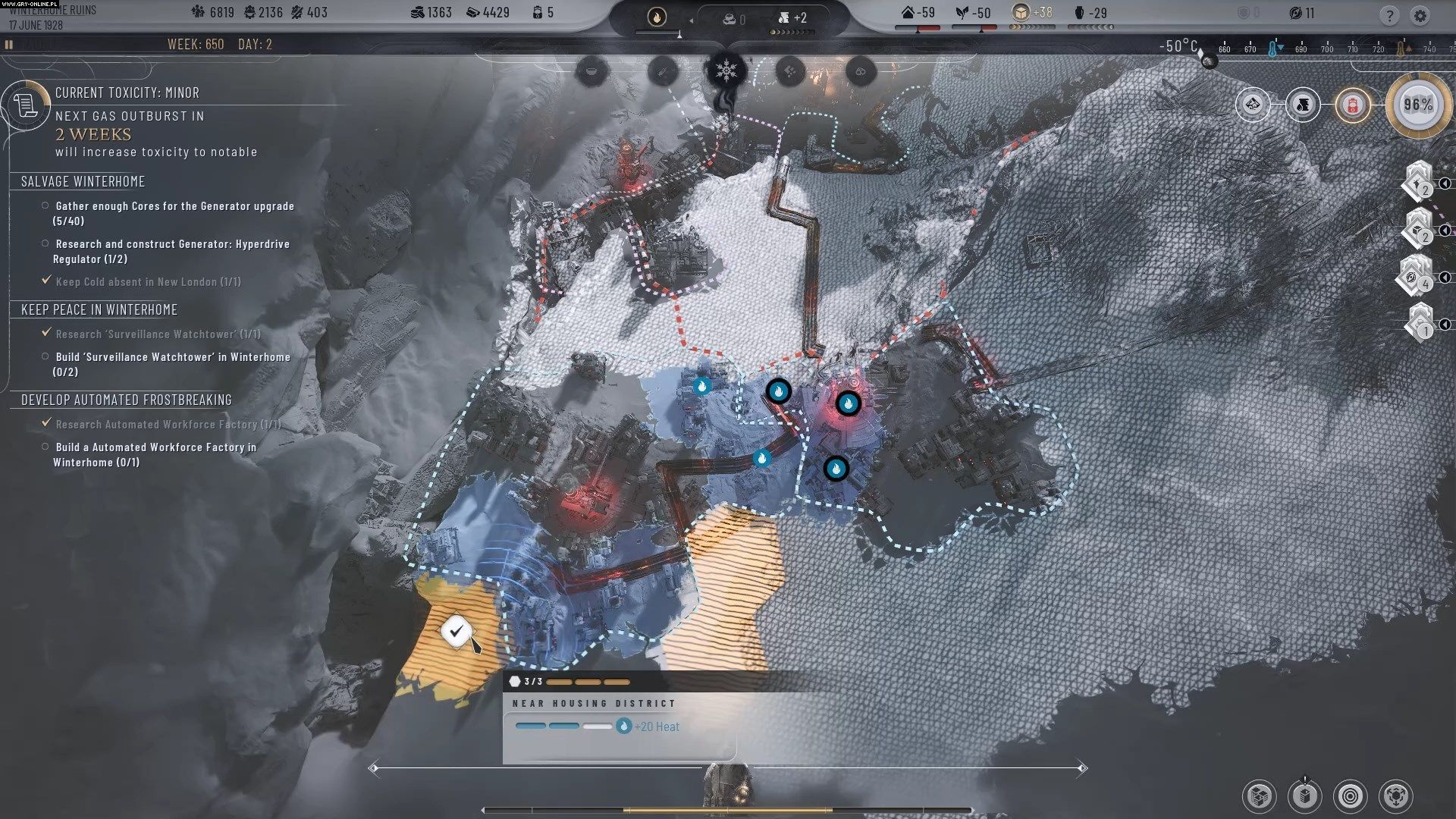The width and height of the screenshot is (1456, 819).
Task: Open the settings gear menu
Action: (1420, 15)
